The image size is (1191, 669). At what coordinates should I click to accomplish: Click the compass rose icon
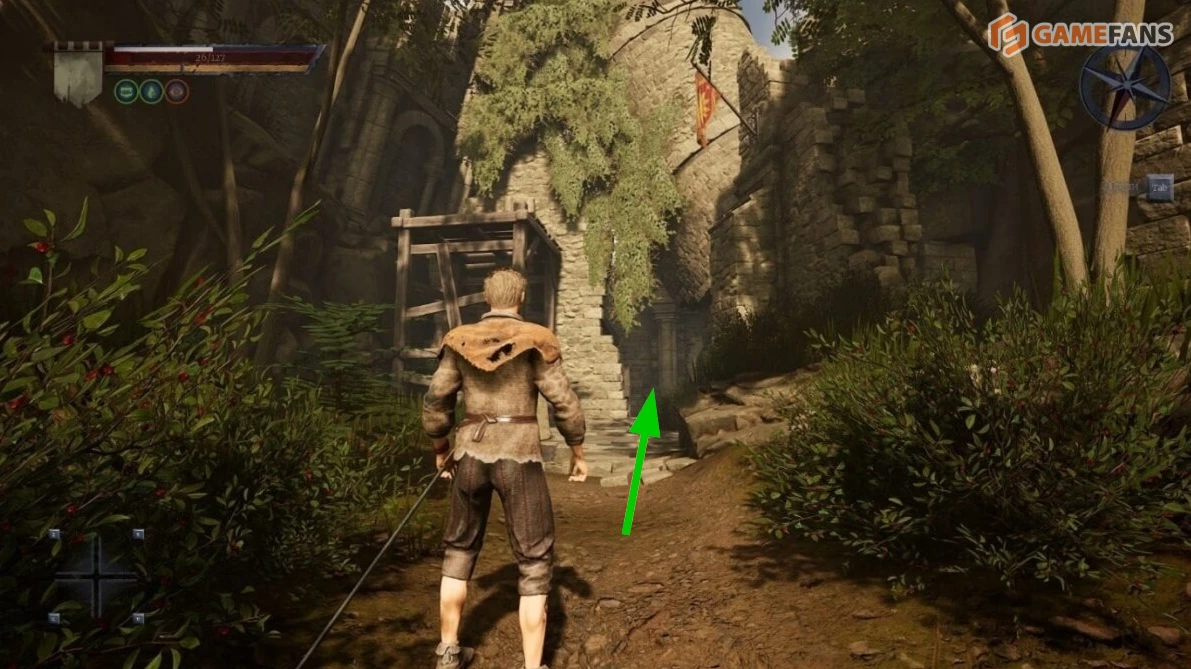1124,88
